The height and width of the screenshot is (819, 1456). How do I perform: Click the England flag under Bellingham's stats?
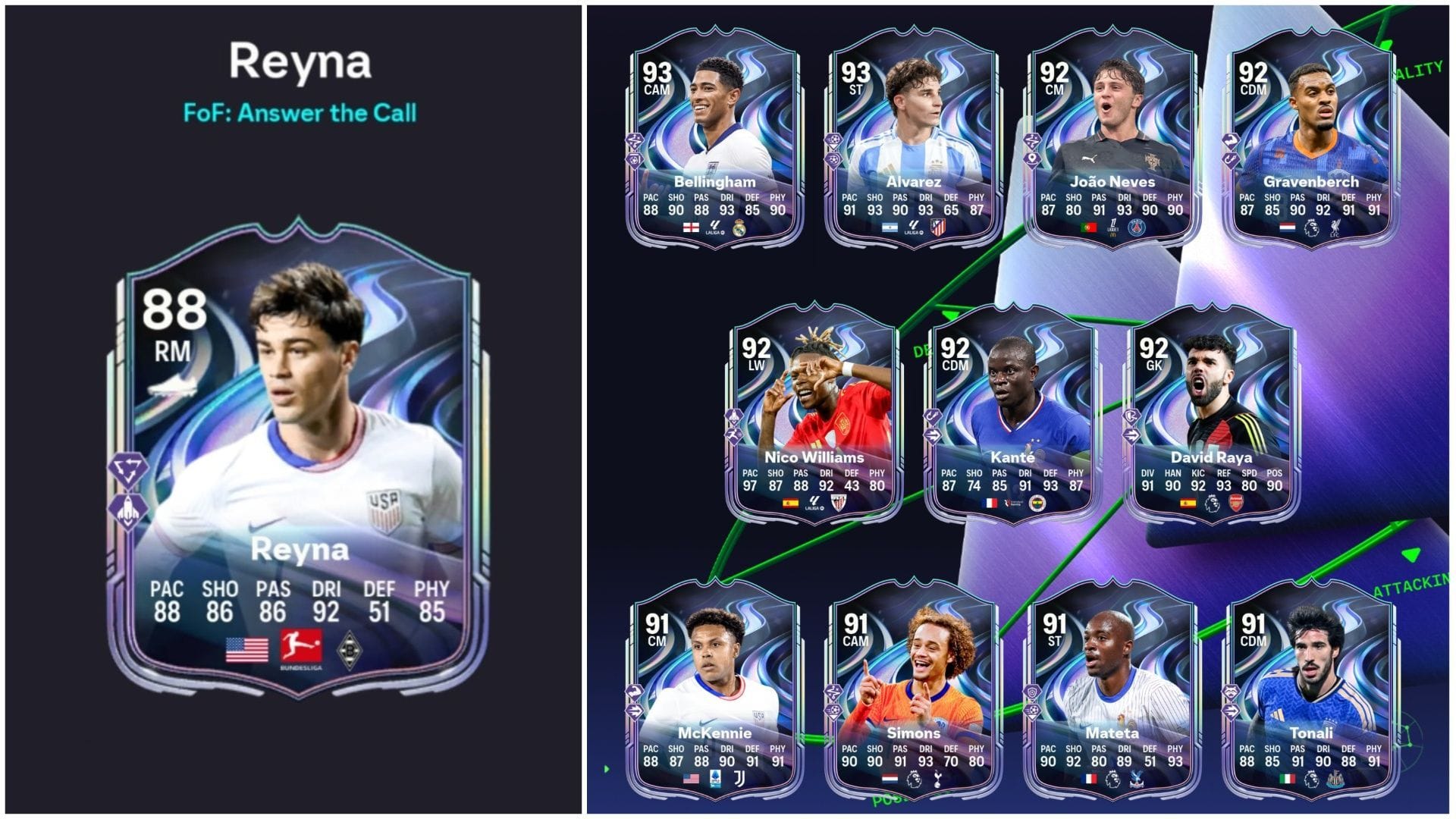[x=692, y=227]
